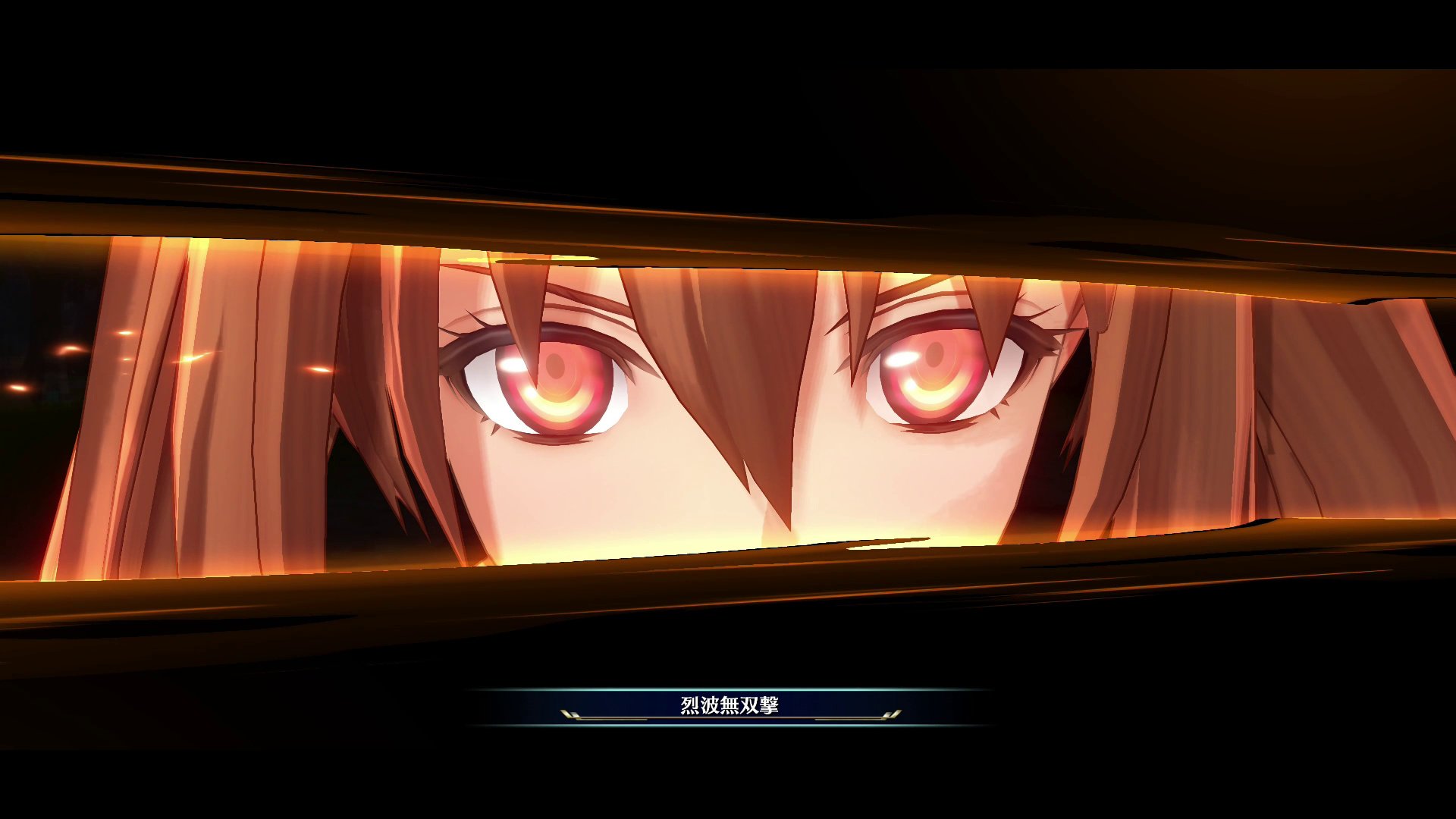Image resolution: width=1456 pixels, height=819 pixels.
Task: Click the teal top border of the banner
Action: click(x=728, y=687)
